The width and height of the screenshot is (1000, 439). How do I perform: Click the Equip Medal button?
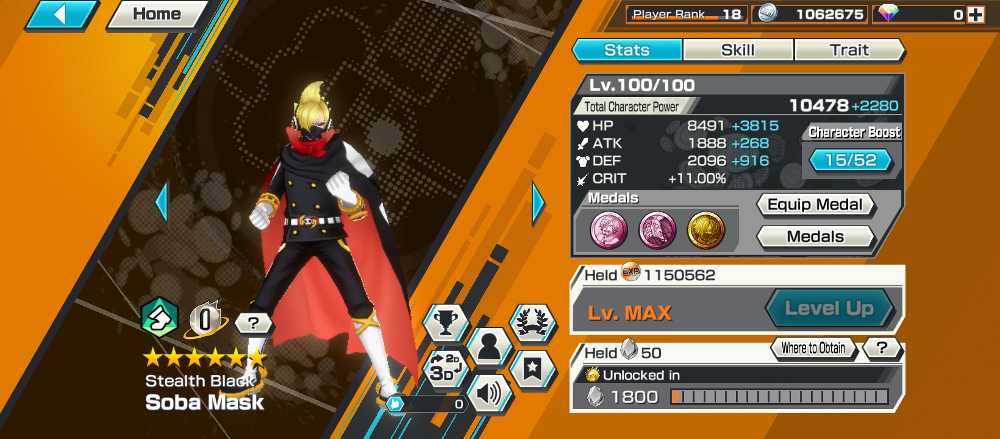click(815, 205)
